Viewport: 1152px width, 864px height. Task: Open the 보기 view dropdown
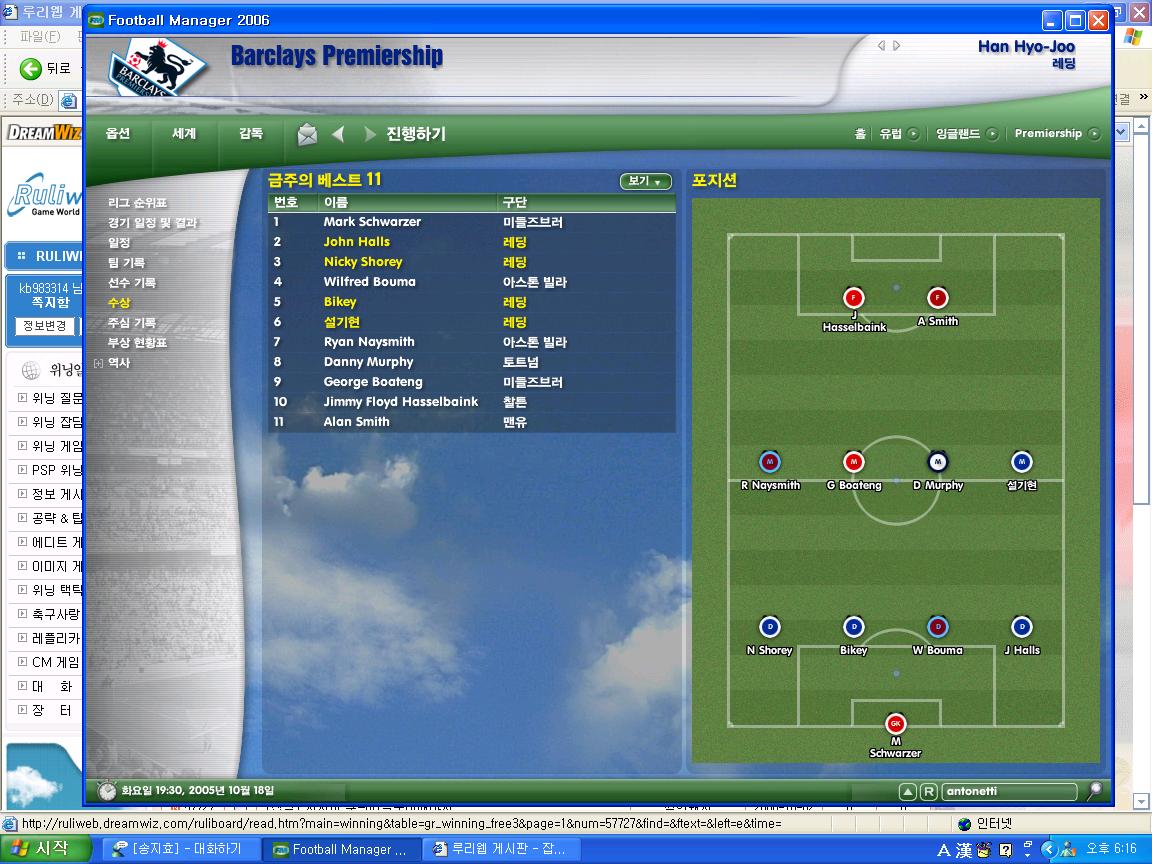645,181
